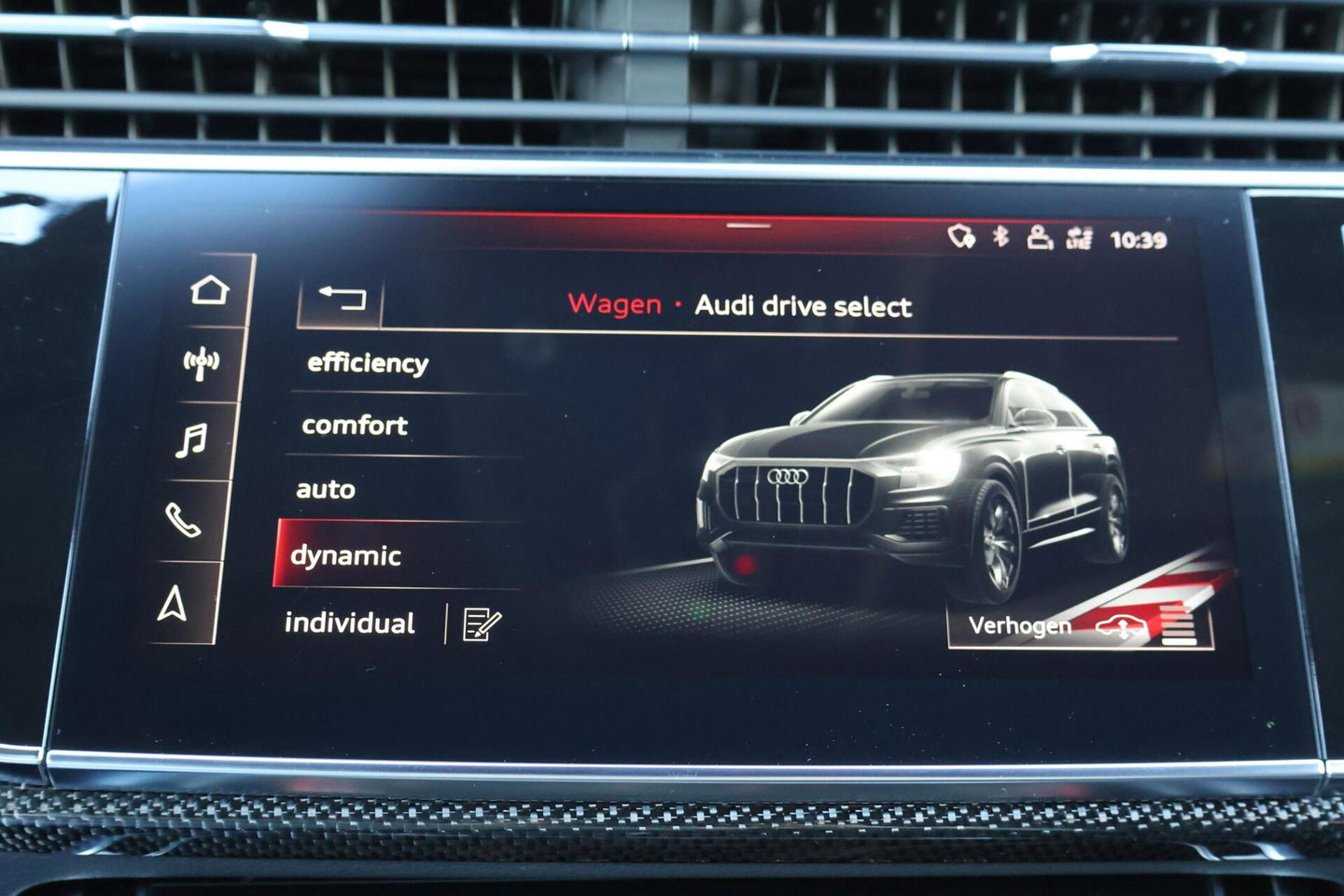Select the Audi drive select title

(x=805, y=303)
